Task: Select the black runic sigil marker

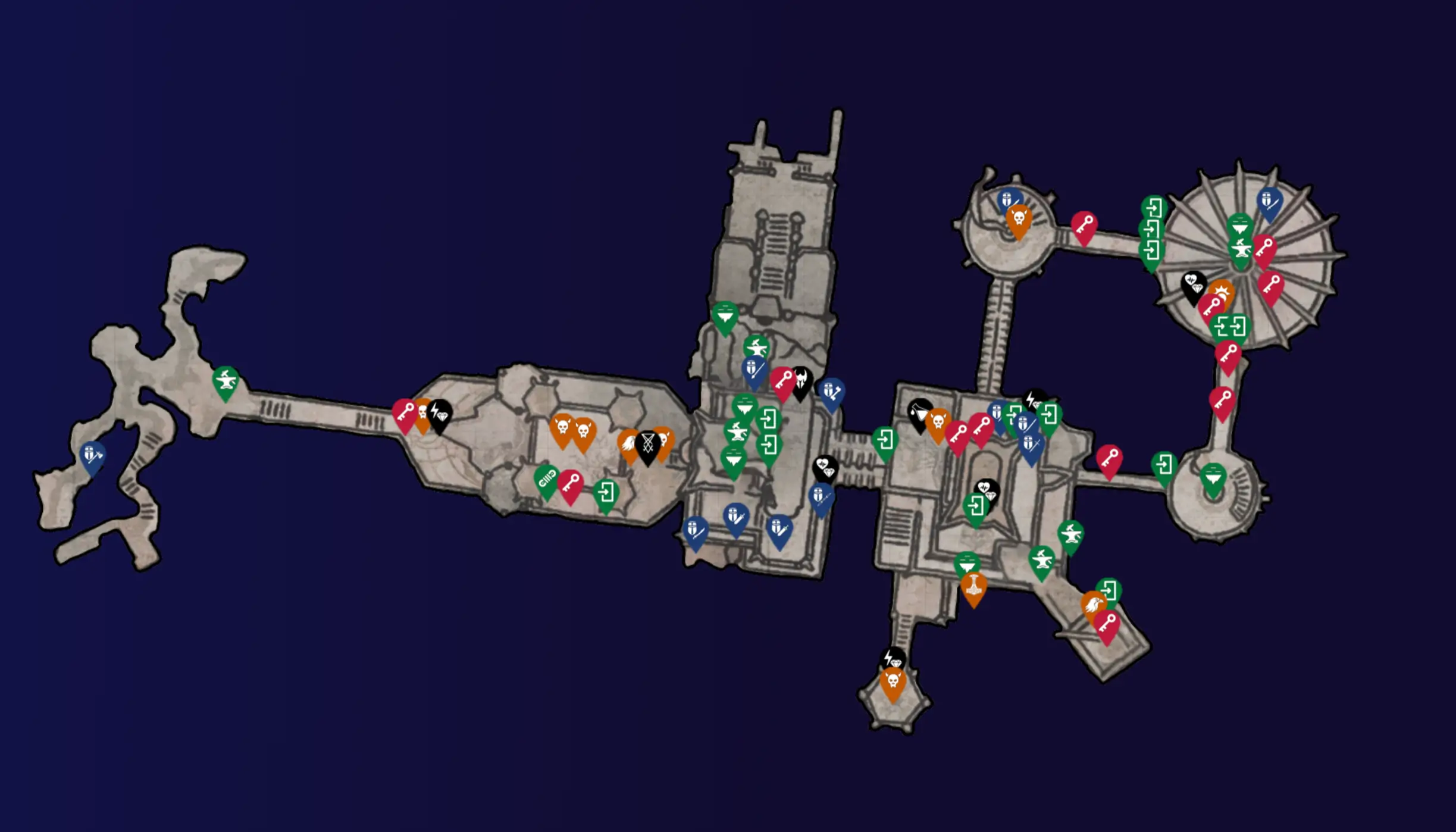Action: 648,444
